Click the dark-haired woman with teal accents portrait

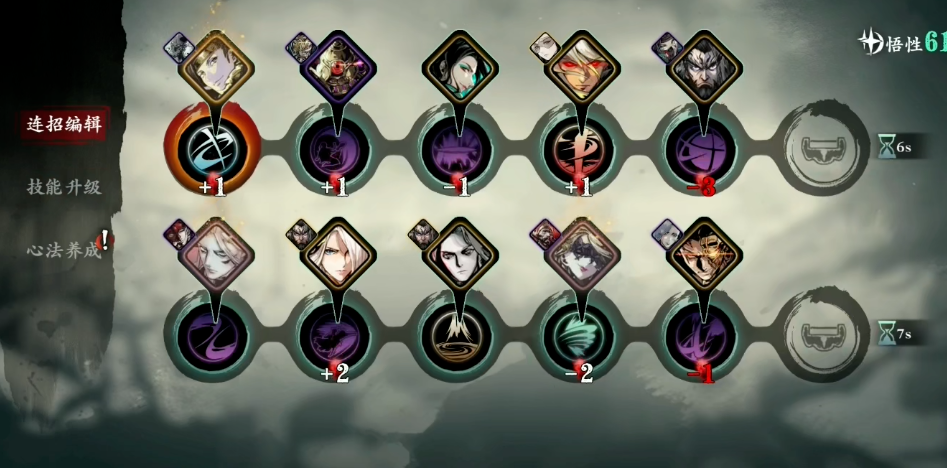tap(459, 67)
